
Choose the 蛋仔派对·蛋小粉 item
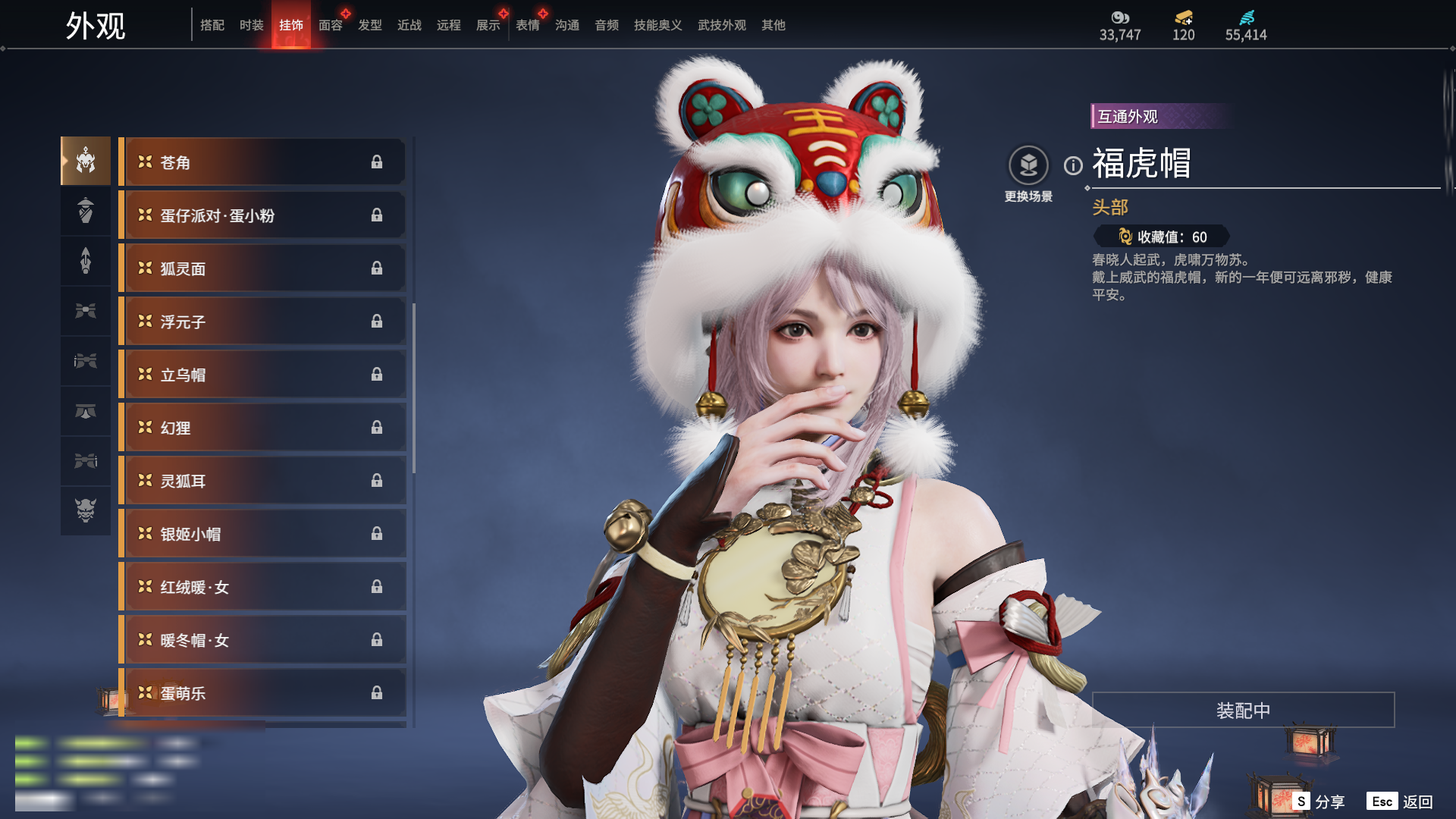point(262,215)
